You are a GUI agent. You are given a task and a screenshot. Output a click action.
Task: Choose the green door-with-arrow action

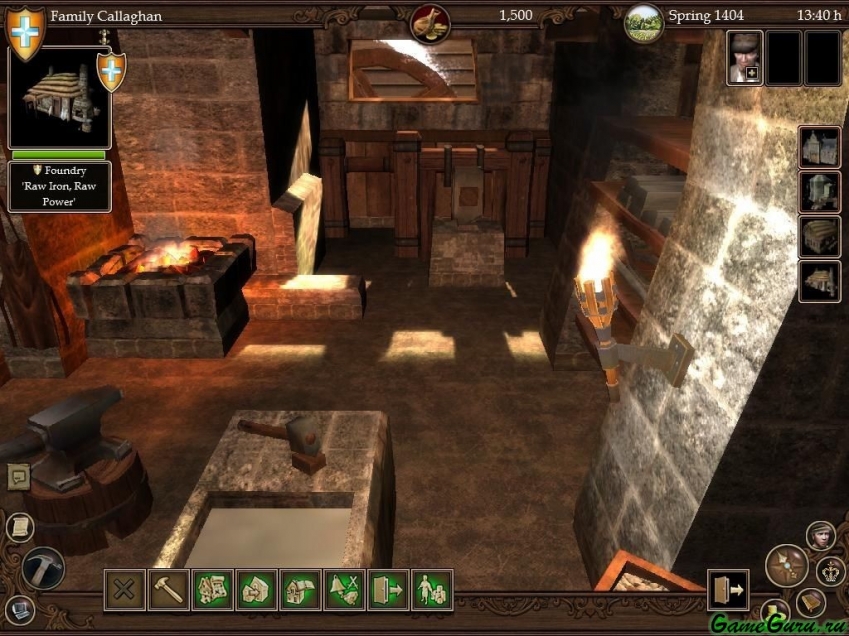(388, 589)
